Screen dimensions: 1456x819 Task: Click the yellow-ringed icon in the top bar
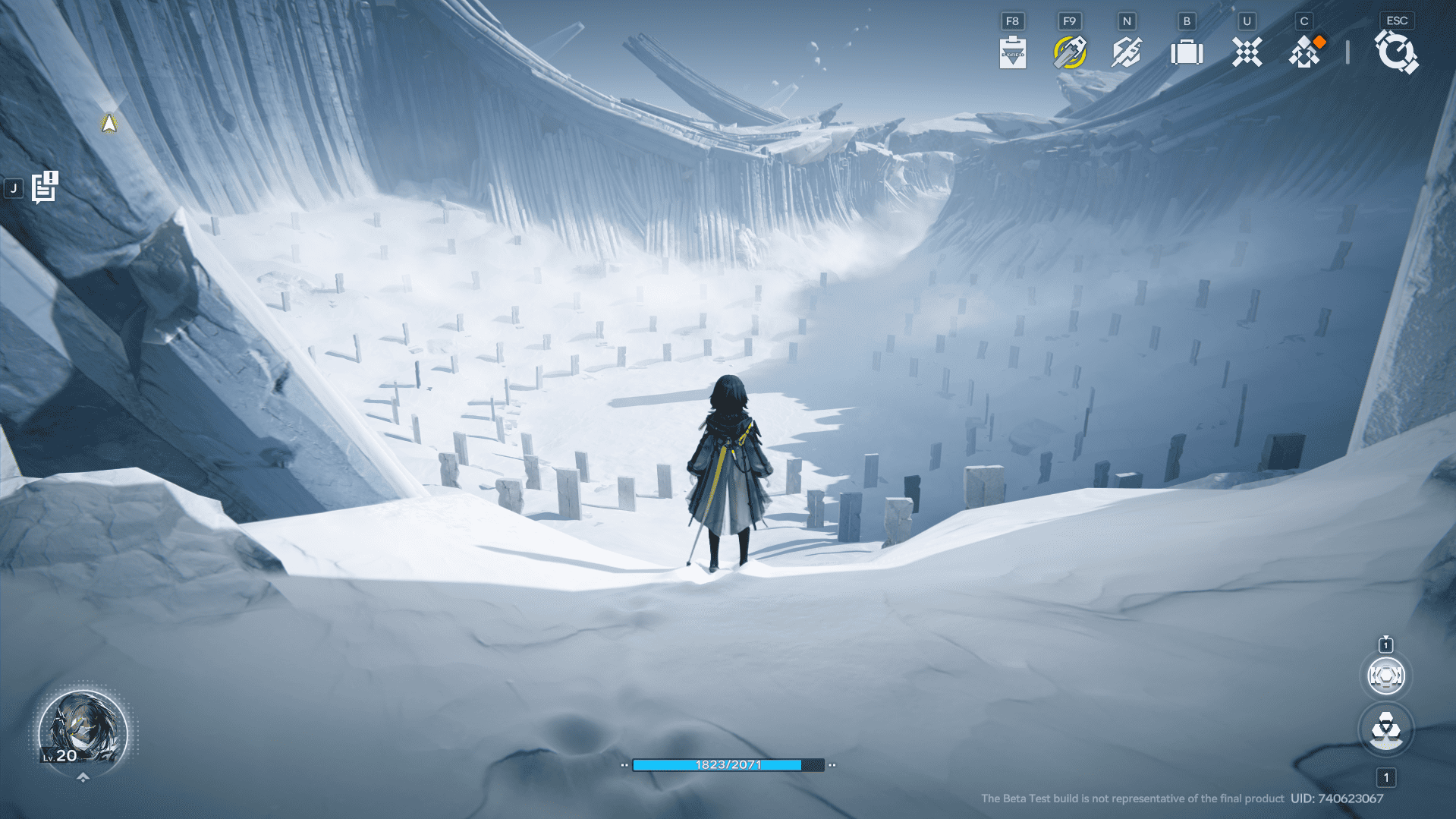[1070, 52]
